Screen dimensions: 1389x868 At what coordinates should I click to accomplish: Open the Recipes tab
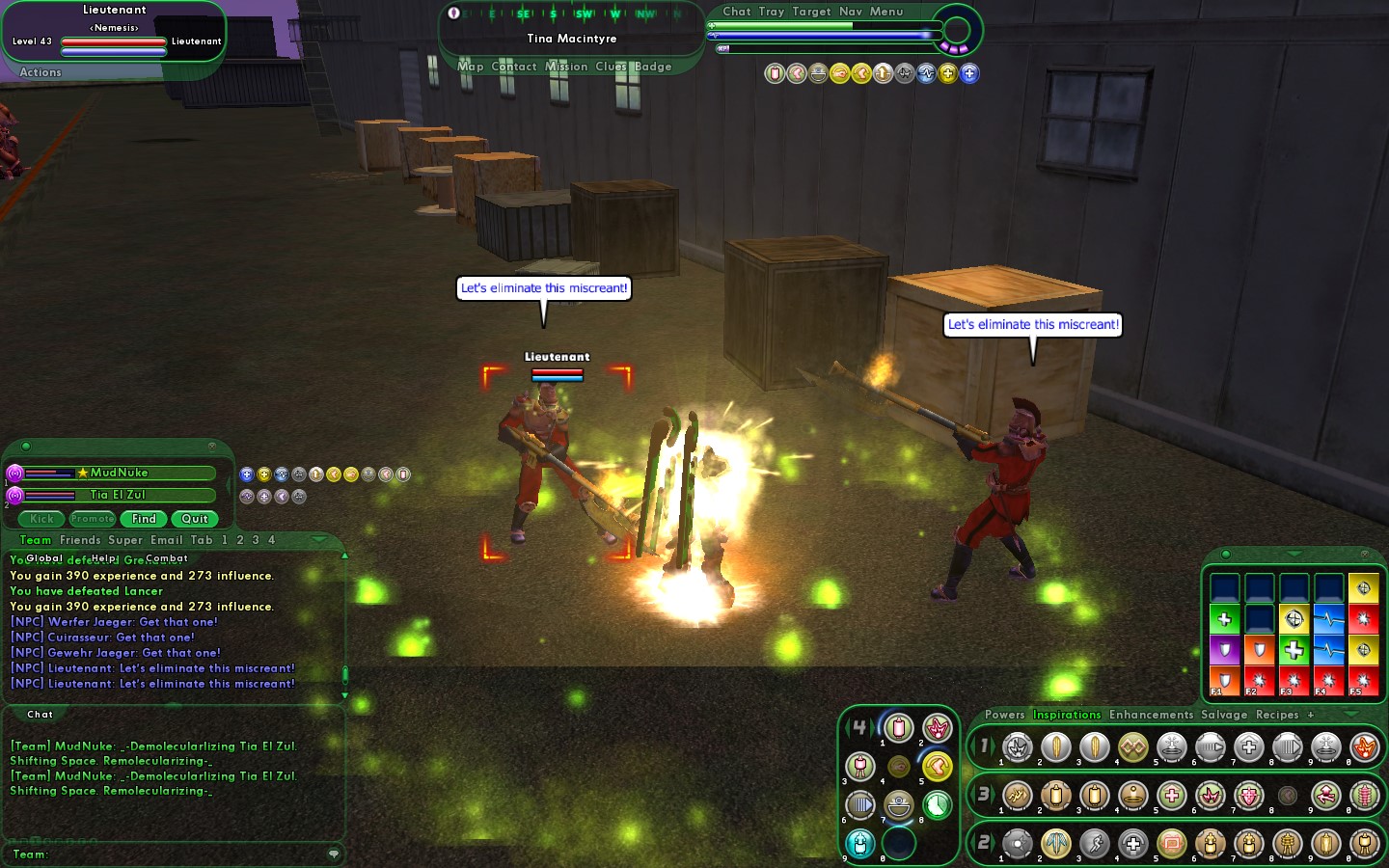click(x=1277, y=715)
